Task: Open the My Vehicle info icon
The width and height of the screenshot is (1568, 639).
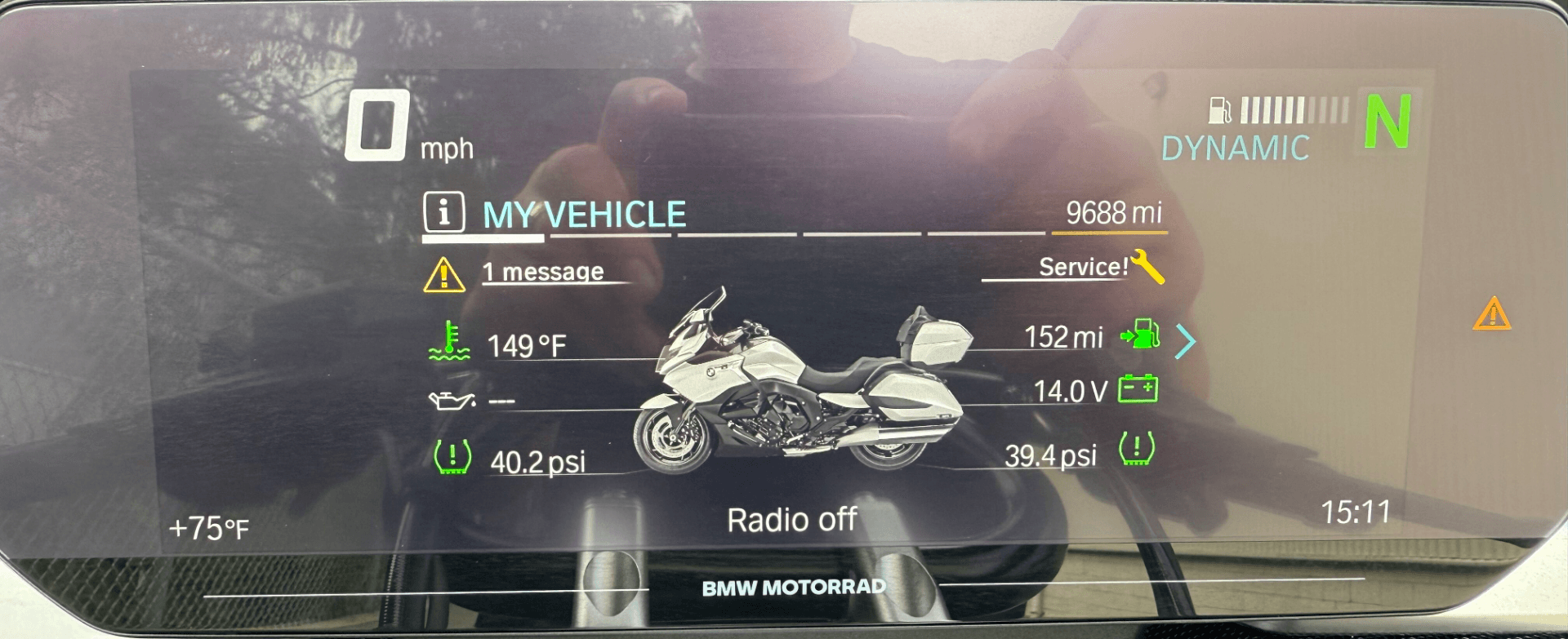Action: pos(444,214)
